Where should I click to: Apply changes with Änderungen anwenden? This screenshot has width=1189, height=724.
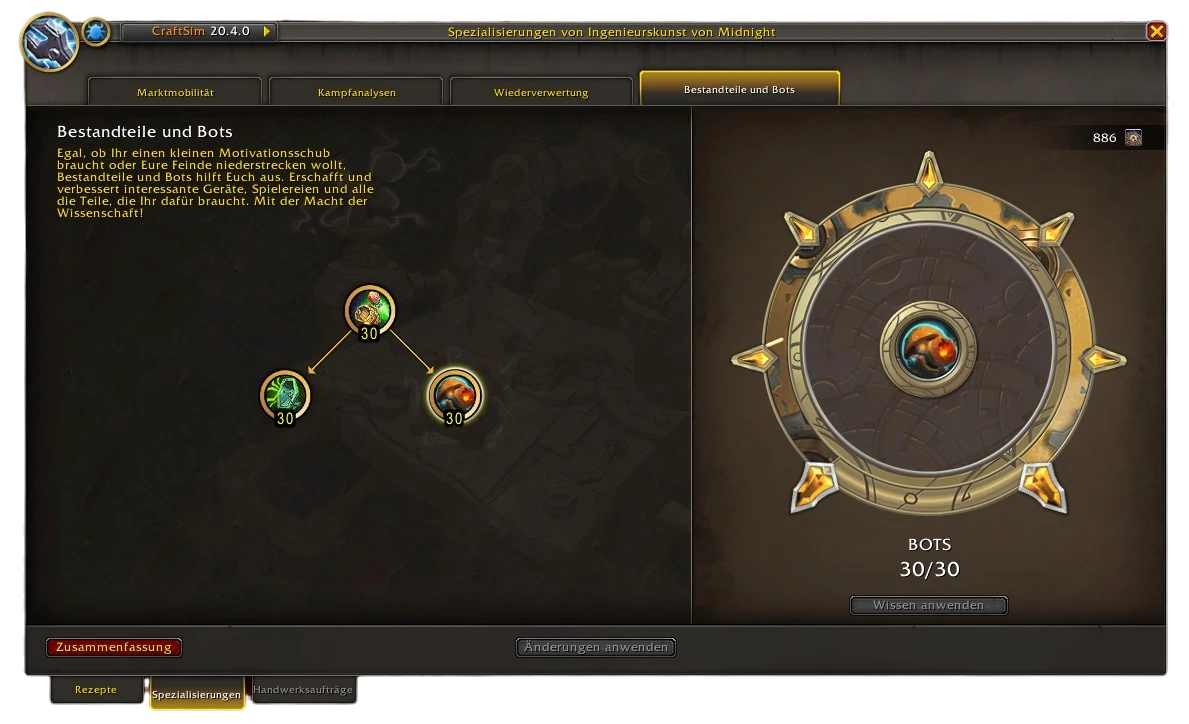coord(596,647)
